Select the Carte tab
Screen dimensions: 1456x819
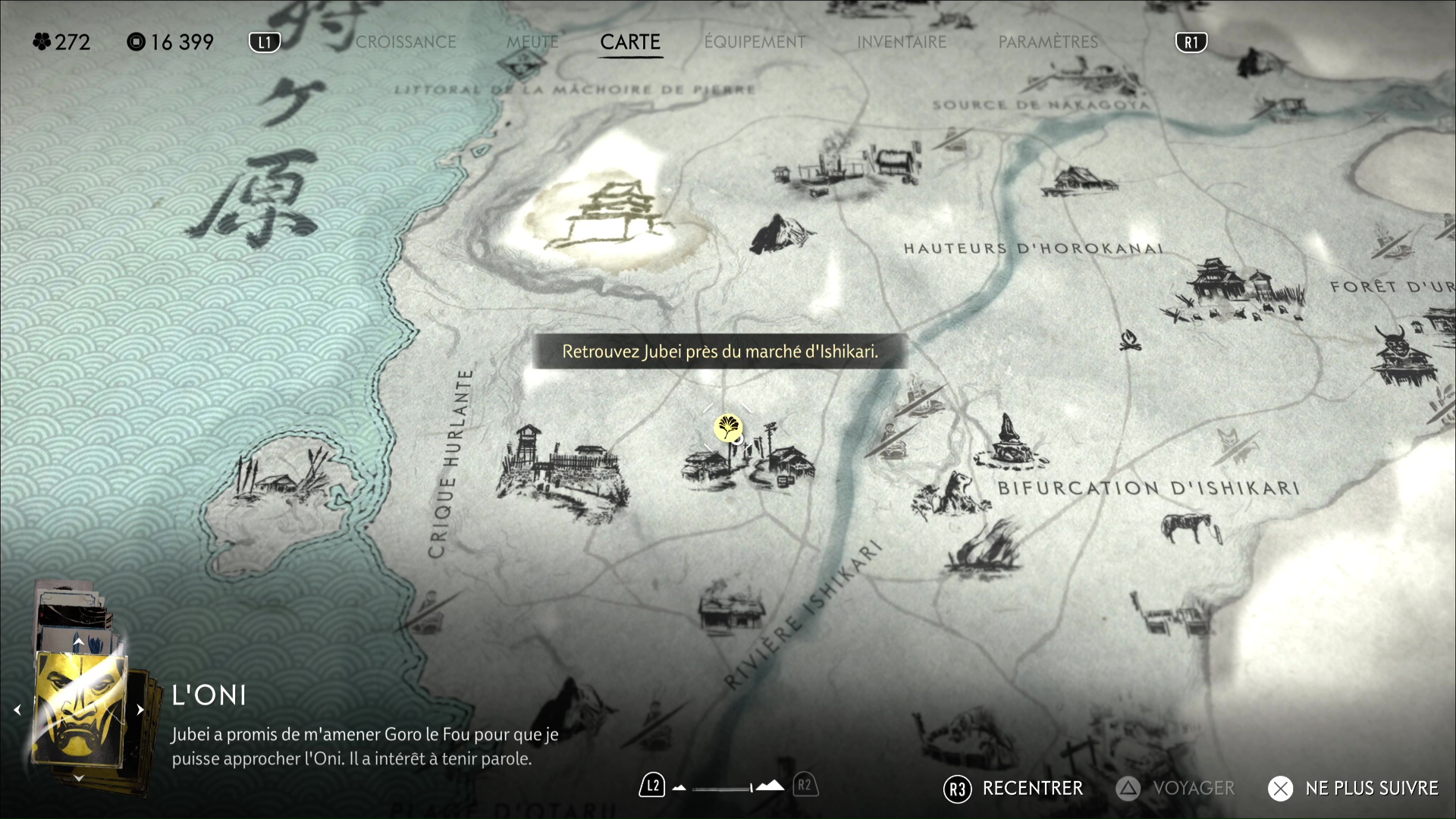tap(630, 42)
